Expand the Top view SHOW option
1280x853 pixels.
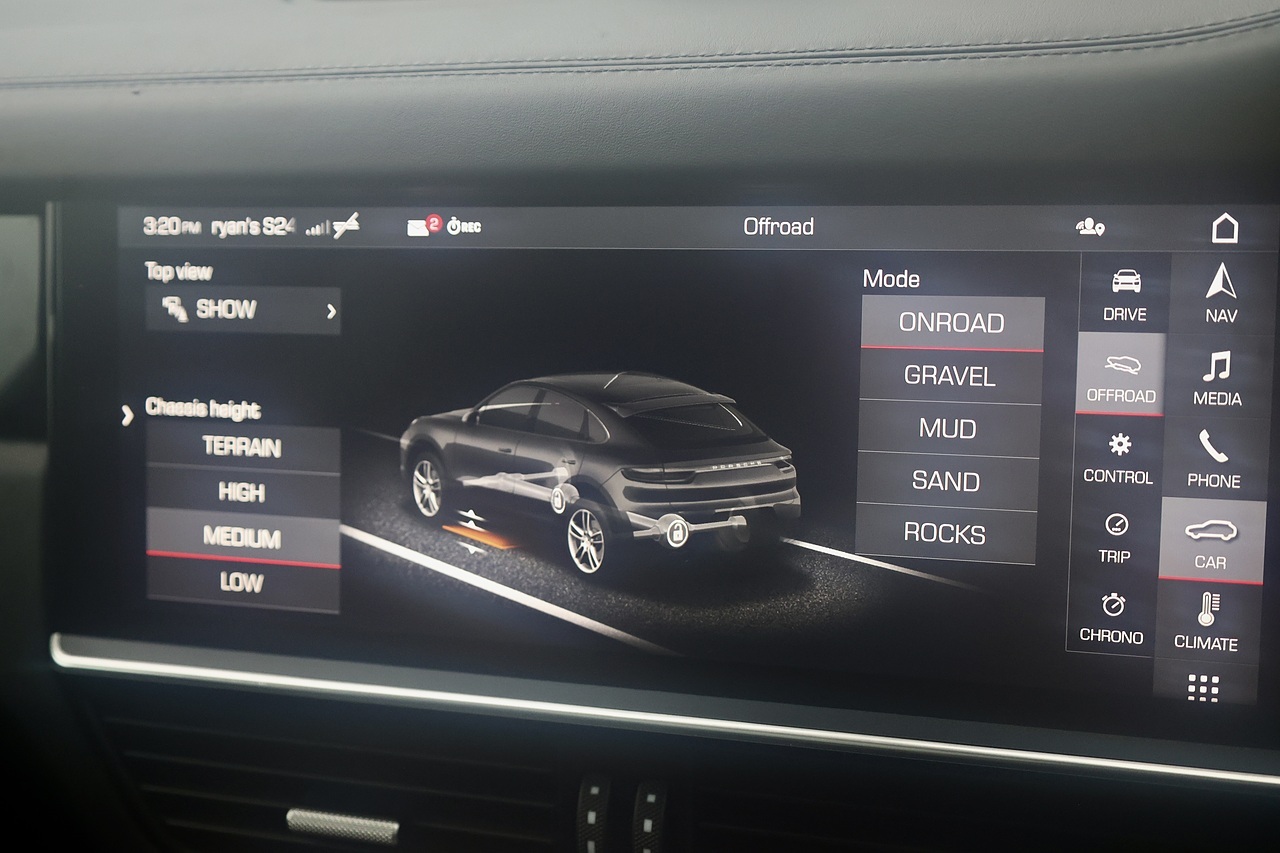click(x=242, y=309)
